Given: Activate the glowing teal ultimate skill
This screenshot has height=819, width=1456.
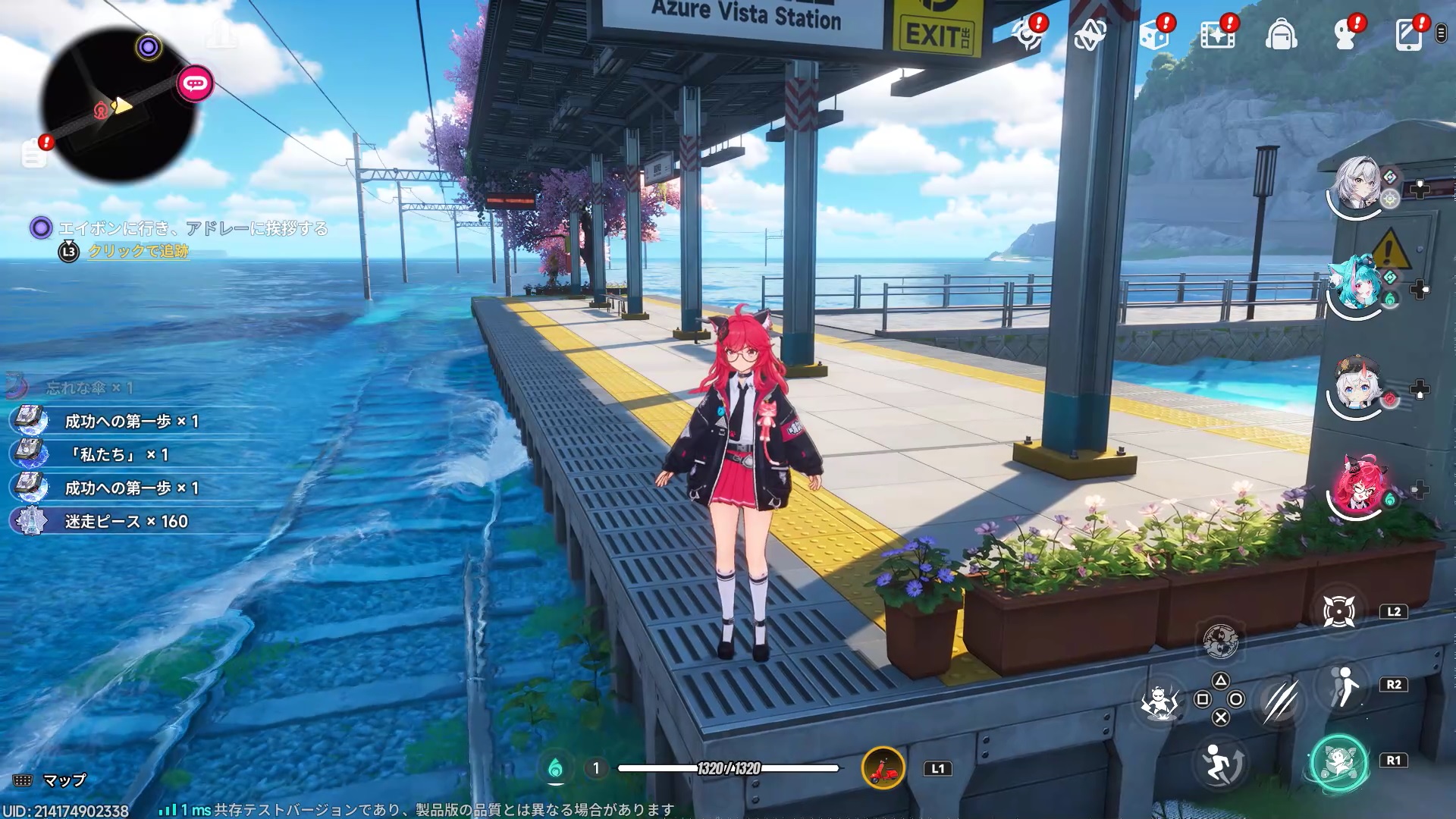Looking at the screenshot, I should click(1338, 761).
